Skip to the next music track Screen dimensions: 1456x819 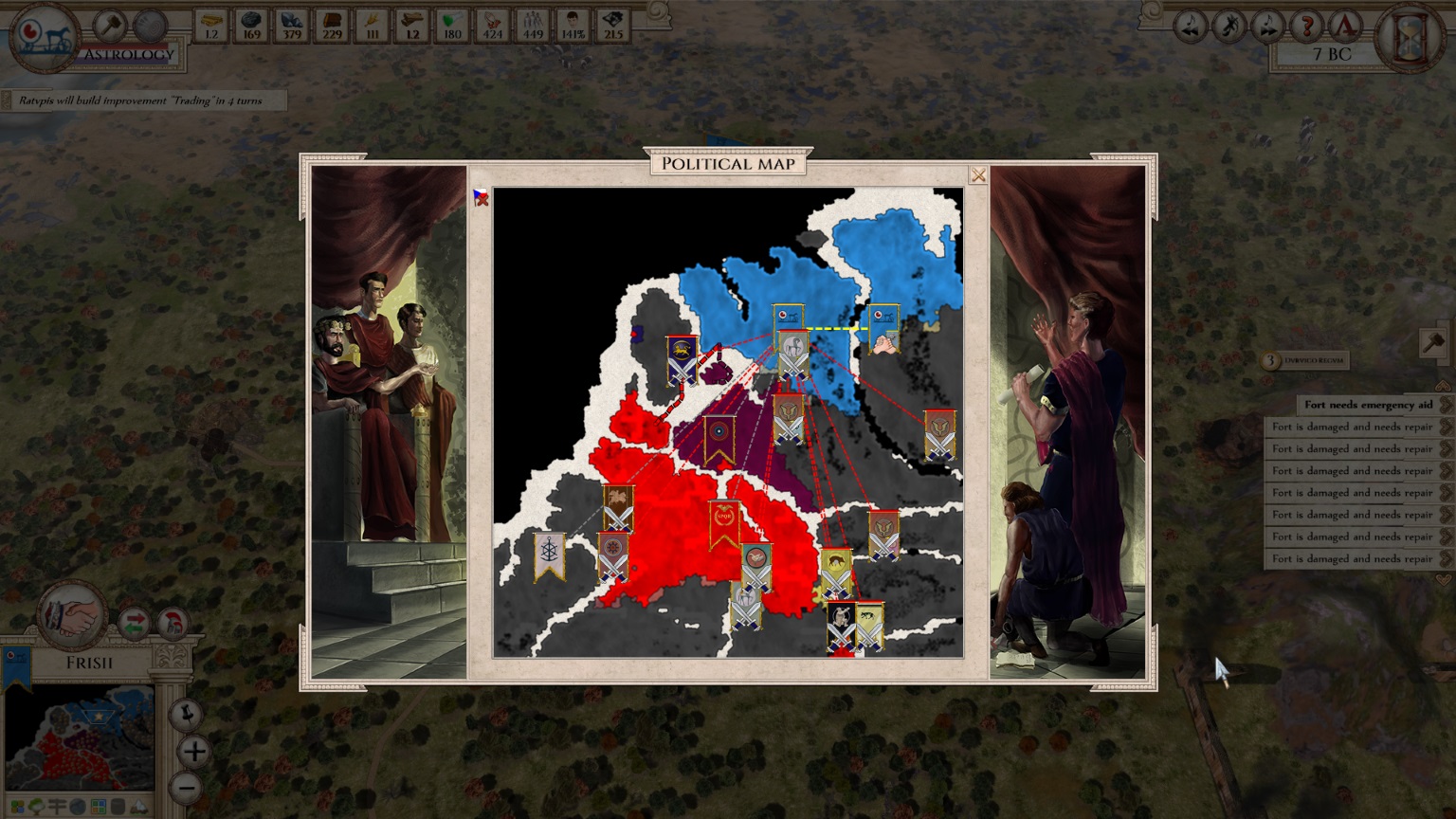tap(1265, 27)
